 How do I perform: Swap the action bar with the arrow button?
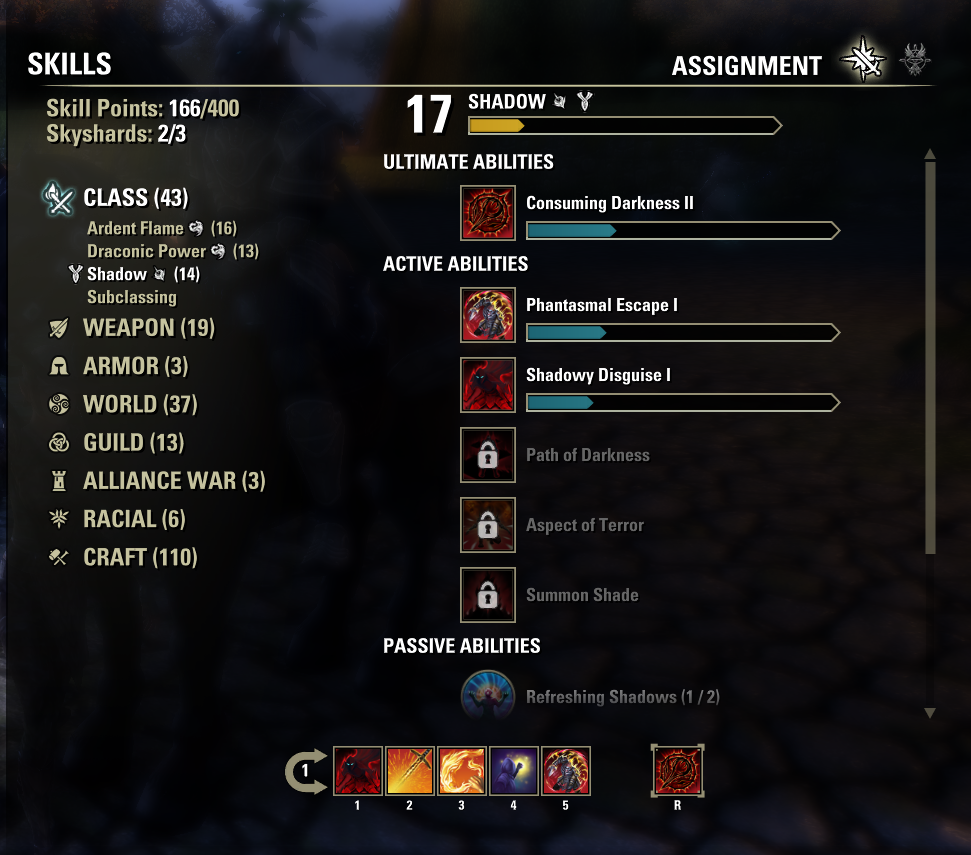click(x=306, y=771)
